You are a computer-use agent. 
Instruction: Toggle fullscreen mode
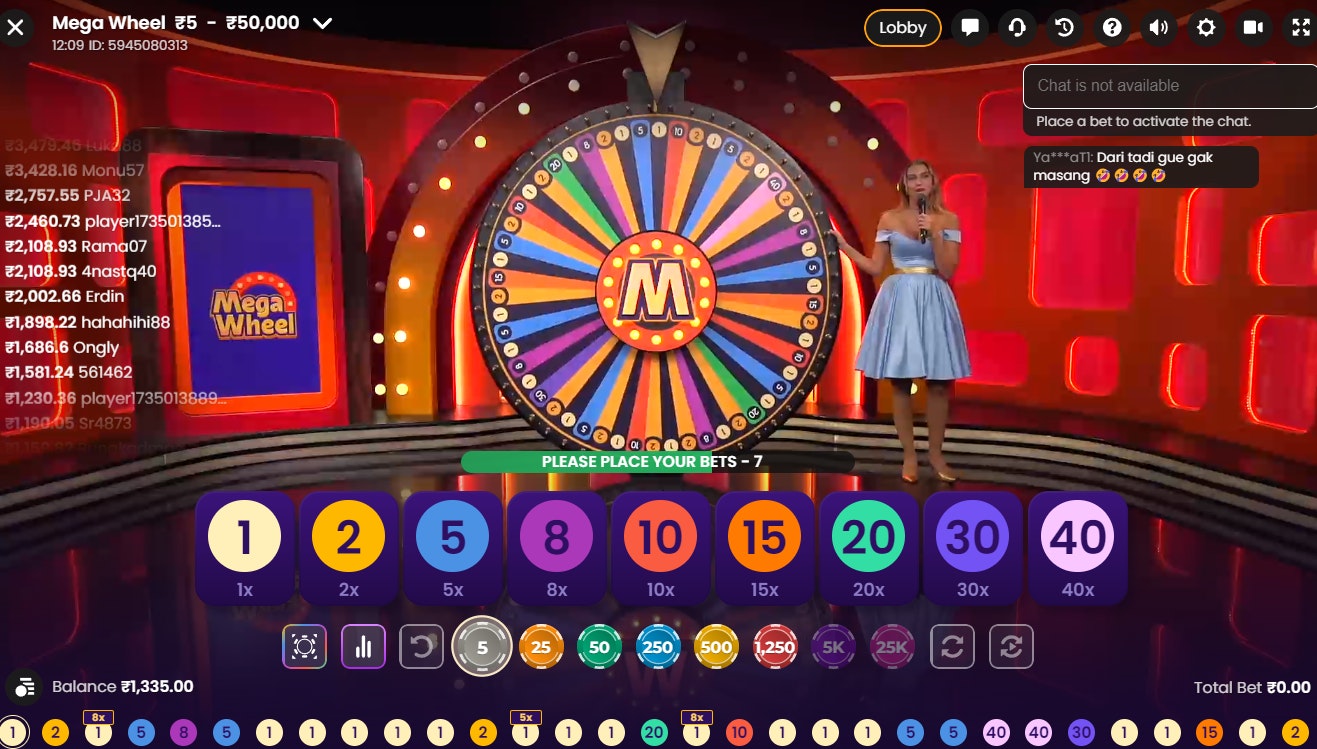pos(1297,27)
